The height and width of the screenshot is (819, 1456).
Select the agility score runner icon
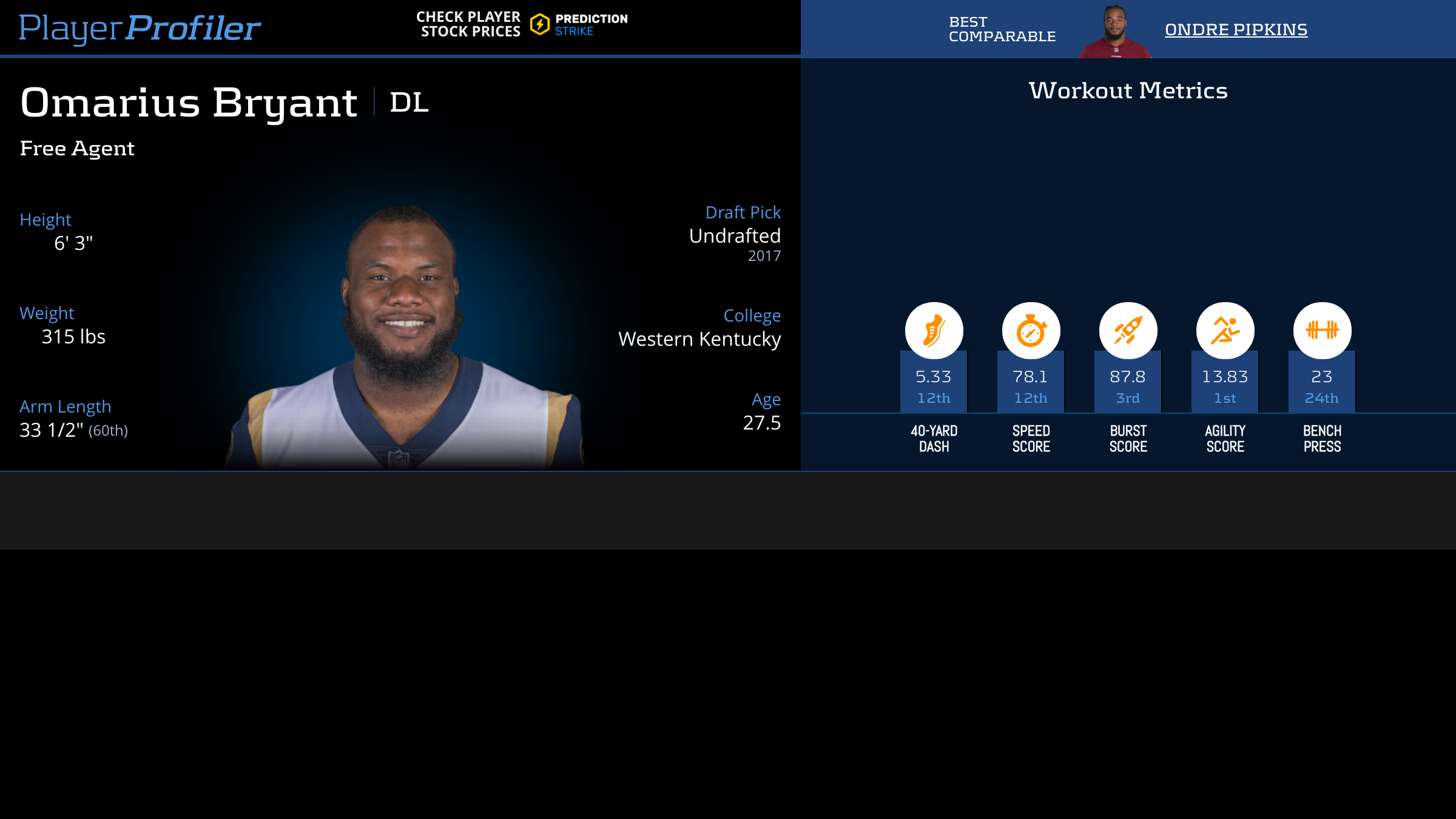[x=1225, y=331]
